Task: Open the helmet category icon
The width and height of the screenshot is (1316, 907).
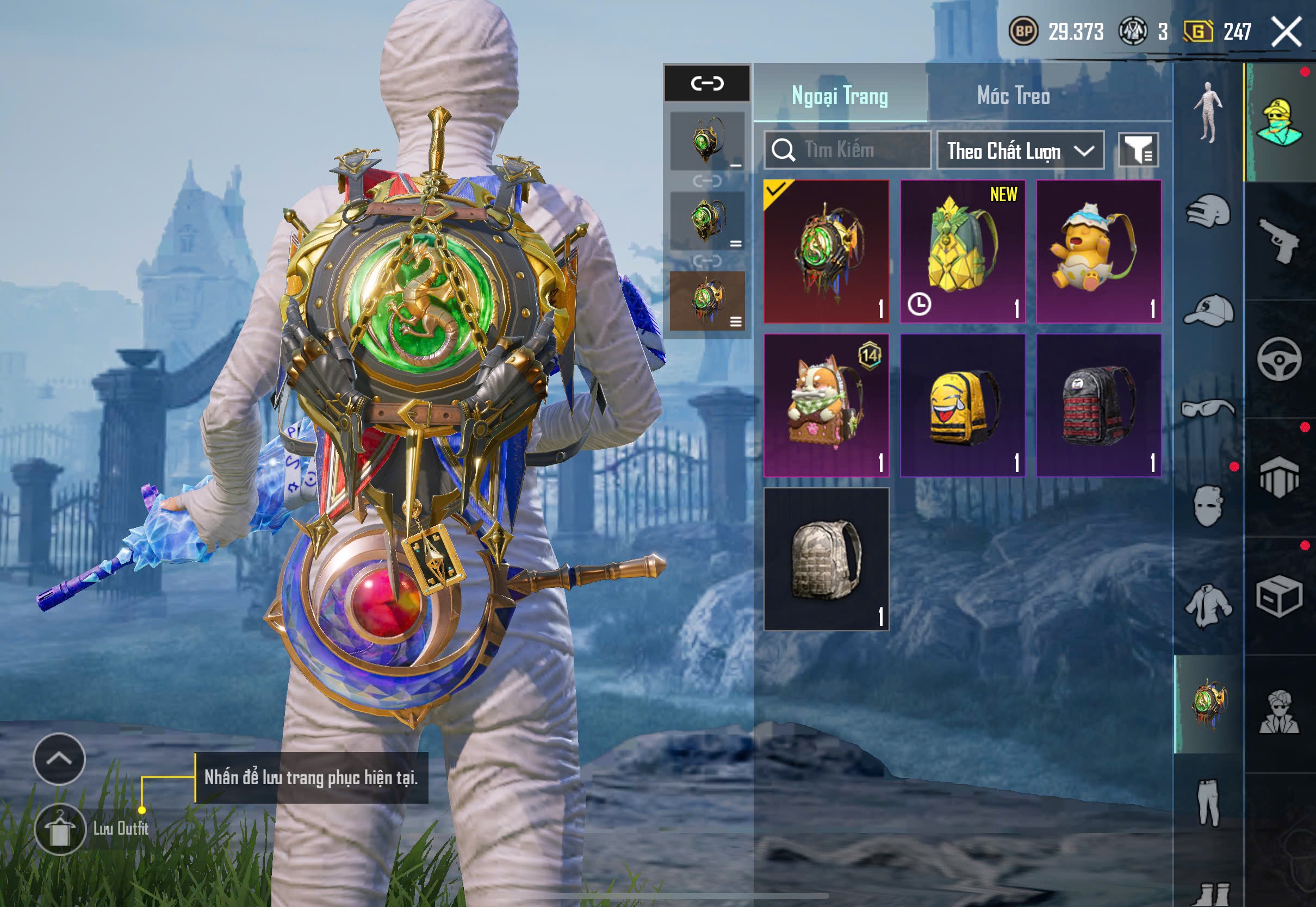Action: click(1208, 212)
